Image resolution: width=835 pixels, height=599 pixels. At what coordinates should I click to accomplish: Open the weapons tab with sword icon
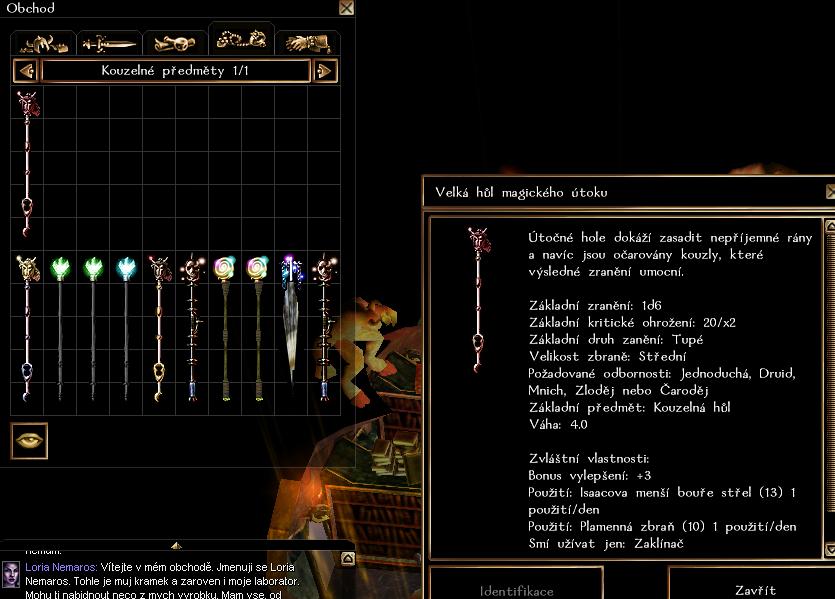(109, 43)
